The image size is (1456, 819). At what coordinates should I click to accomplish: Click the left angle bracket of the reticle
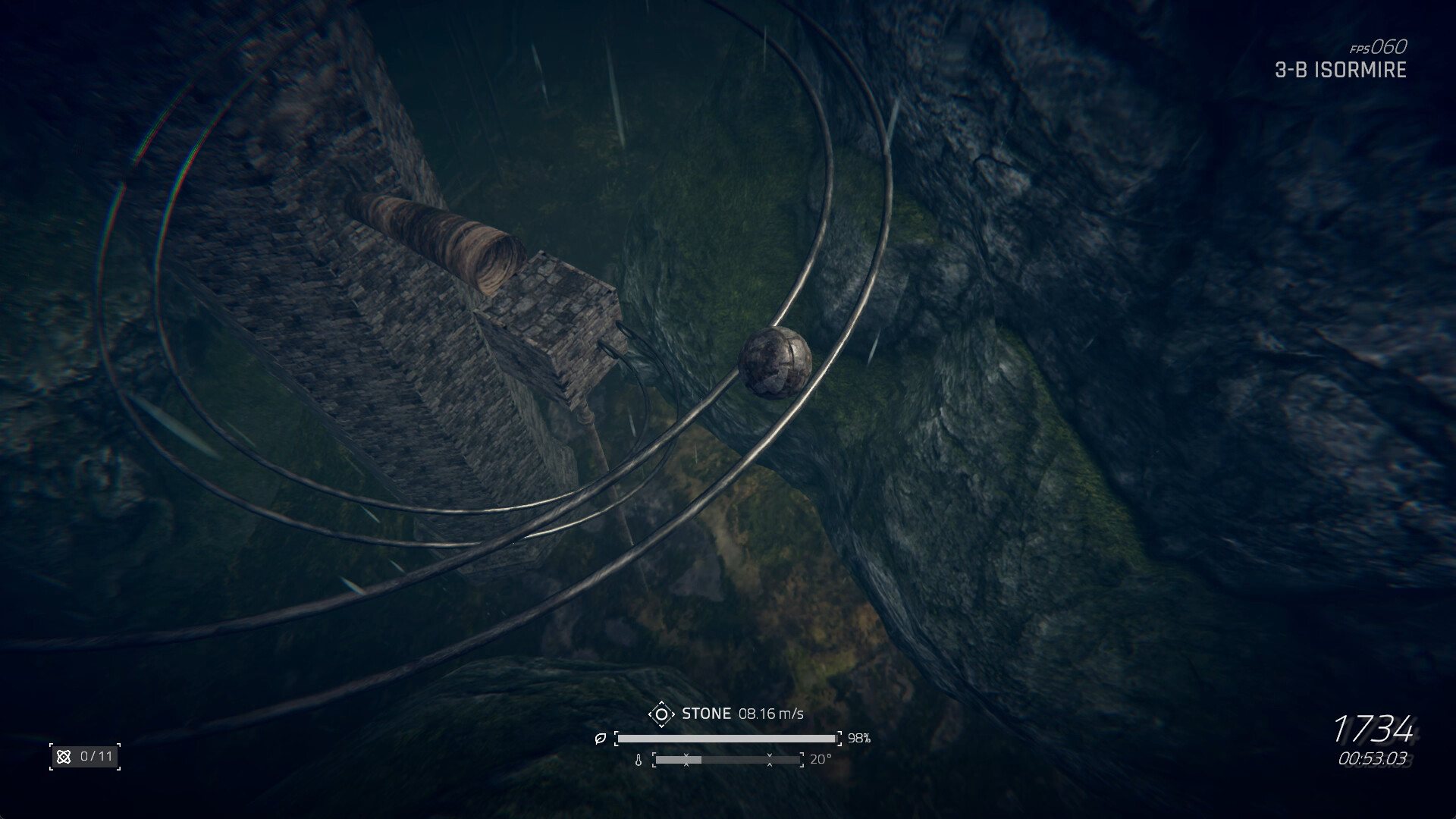[x=651, y=714]
